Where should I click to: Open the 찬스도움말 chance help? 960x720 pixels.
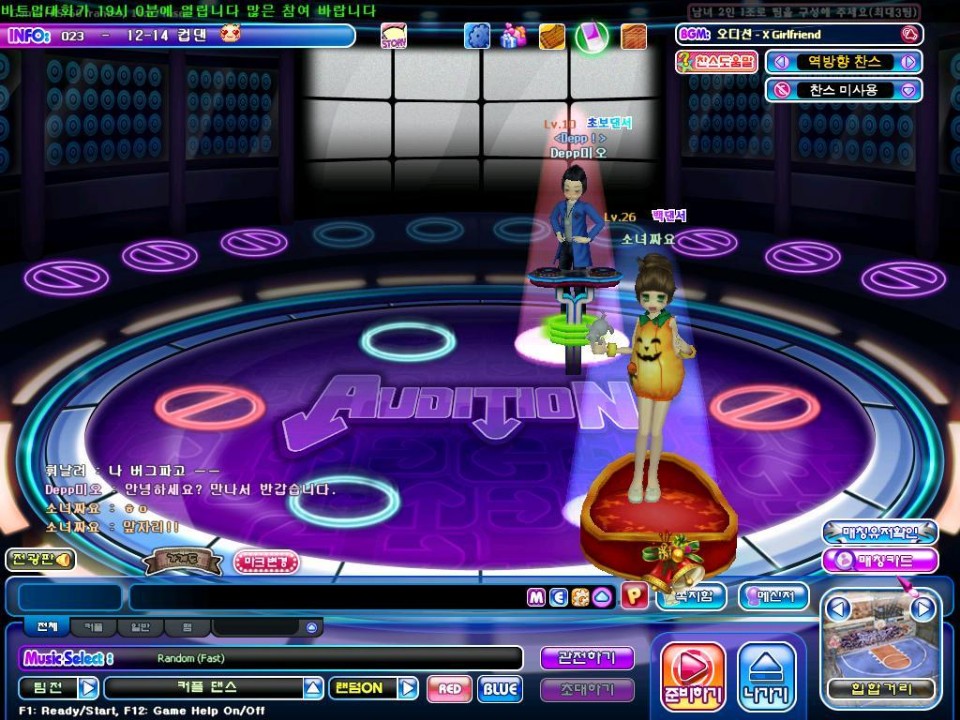click(716, 62)
